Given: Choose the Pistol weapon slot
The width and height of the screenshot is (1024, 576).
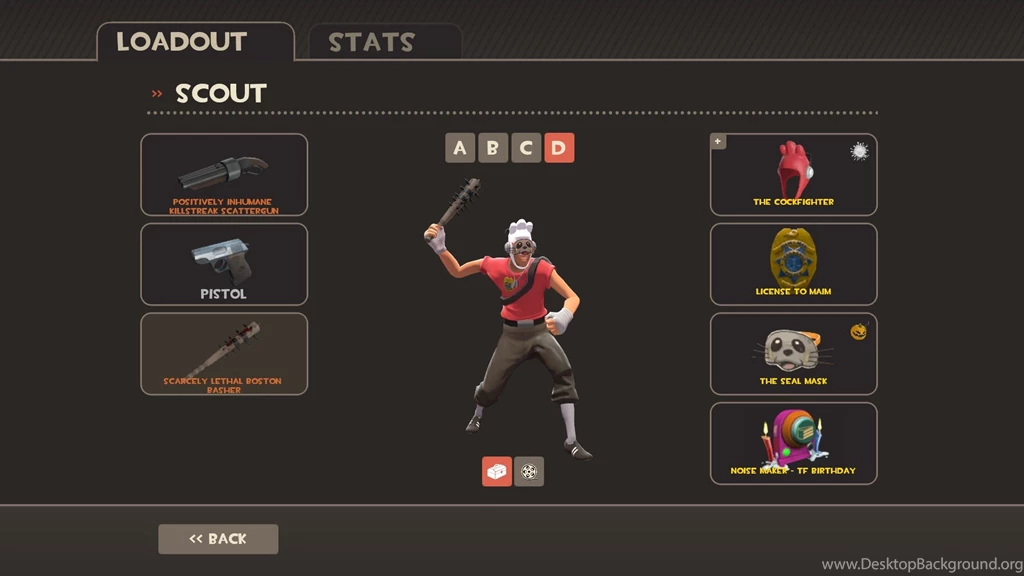Looking at the screenshot, I should 224,264.
